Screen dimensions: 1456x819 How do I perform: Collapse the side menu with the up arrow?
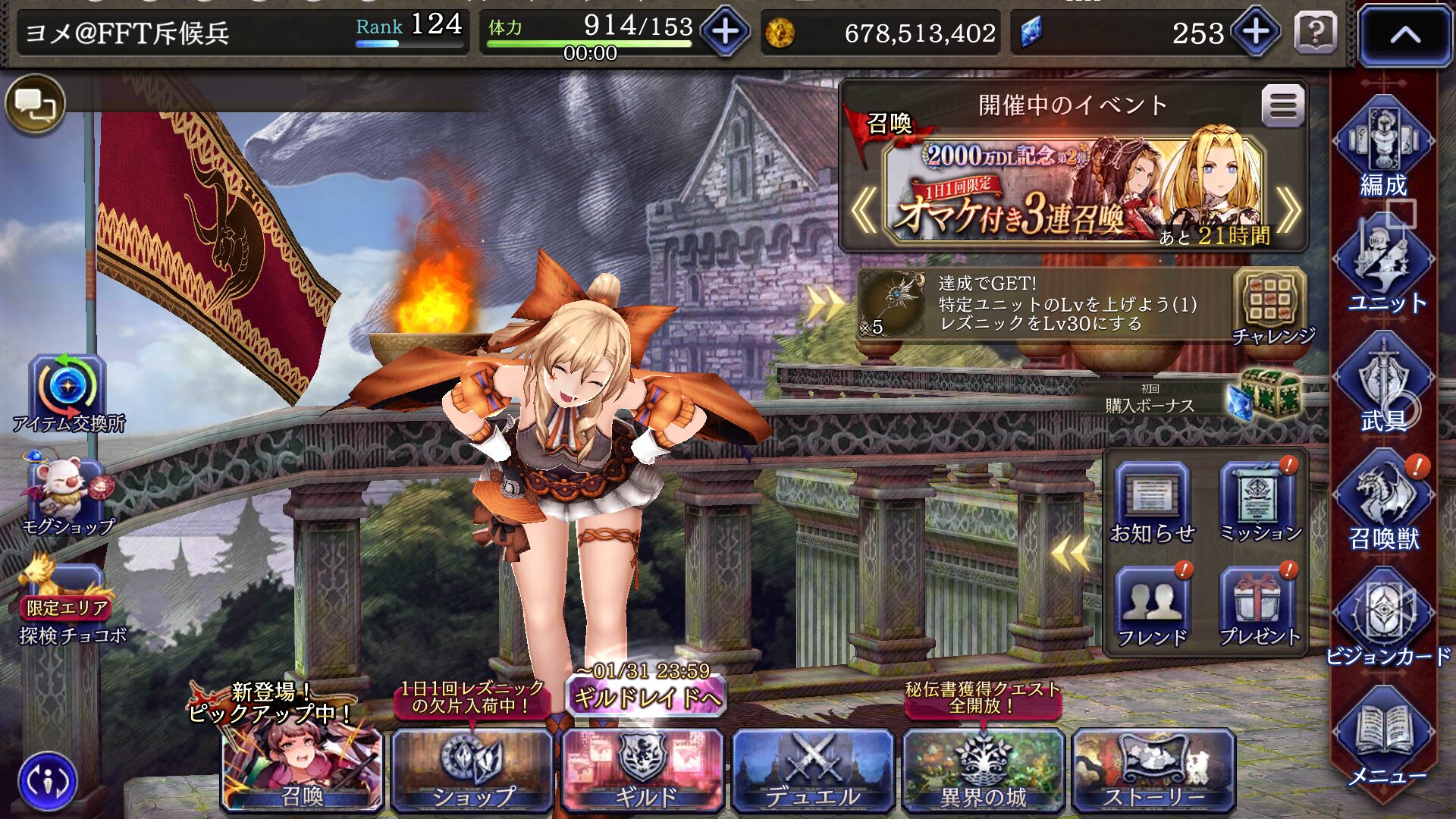[1404, 35]
